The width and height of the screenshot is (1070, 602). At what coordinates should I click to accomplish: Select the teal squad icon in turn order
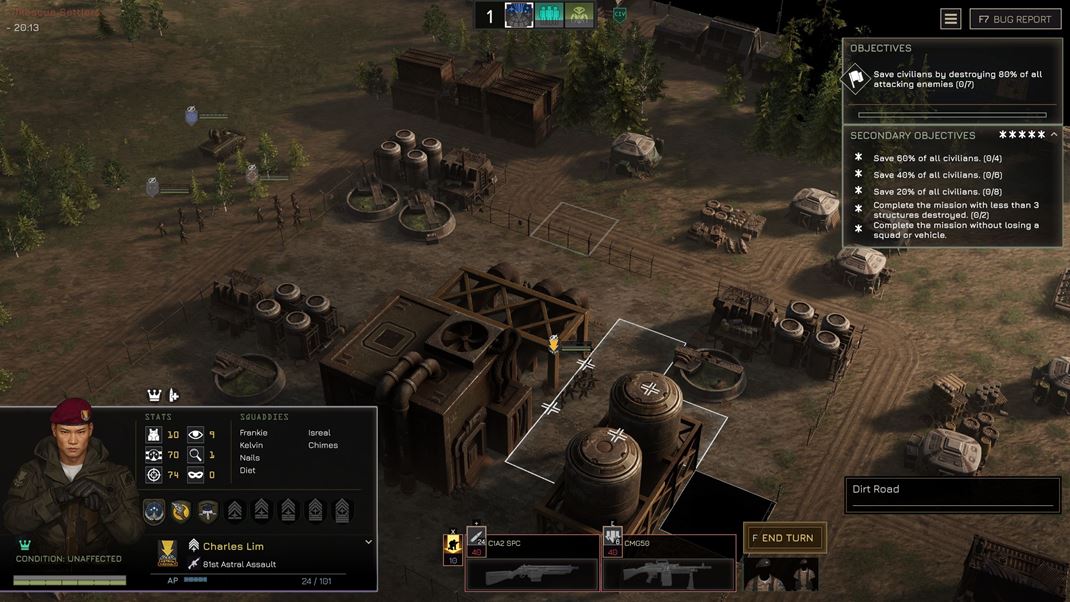click(x=549, y=15)
